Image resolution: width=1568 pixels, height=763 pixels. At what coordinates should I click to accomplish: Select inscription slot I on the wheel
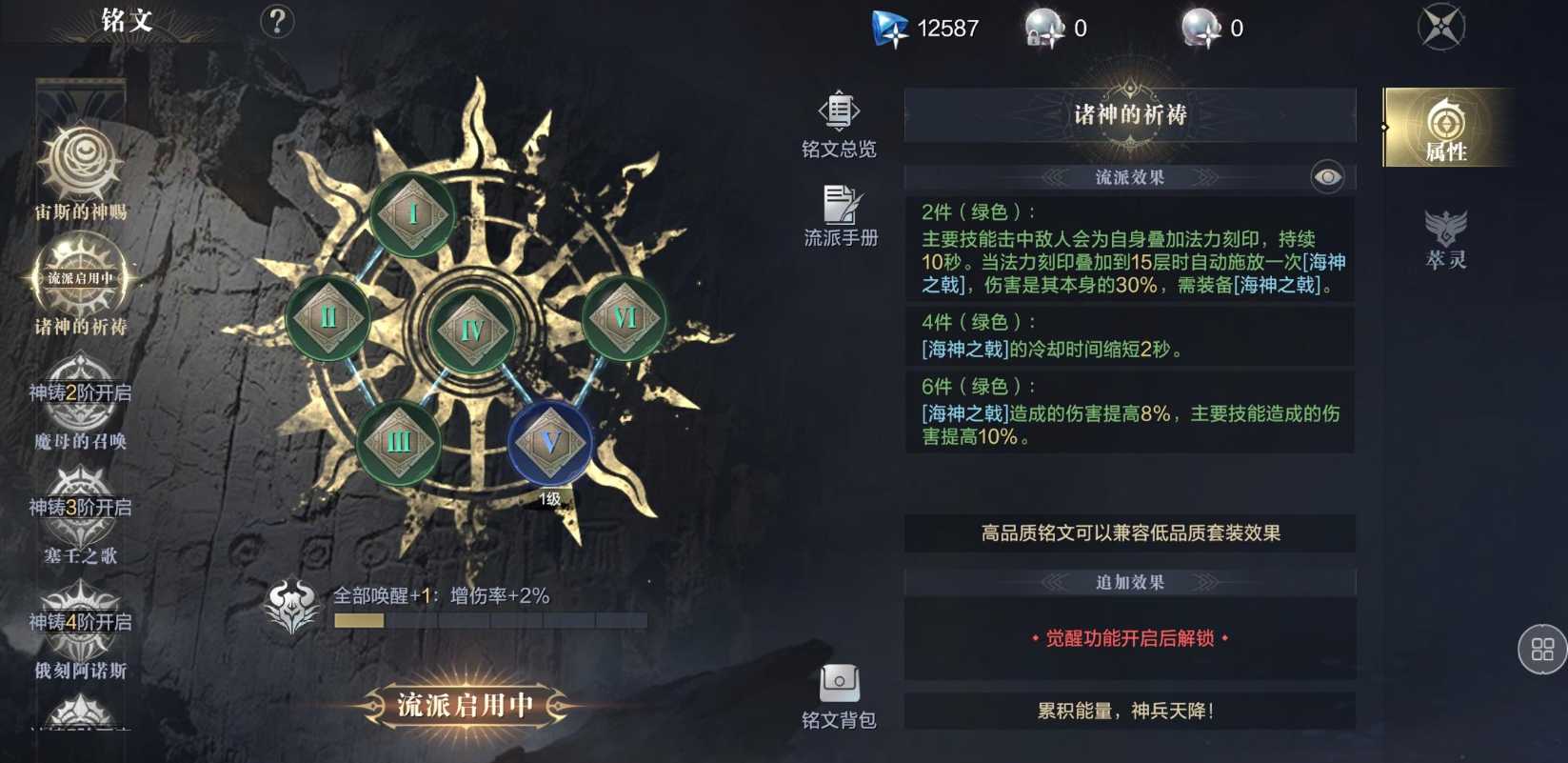click(x=411, y=214)
